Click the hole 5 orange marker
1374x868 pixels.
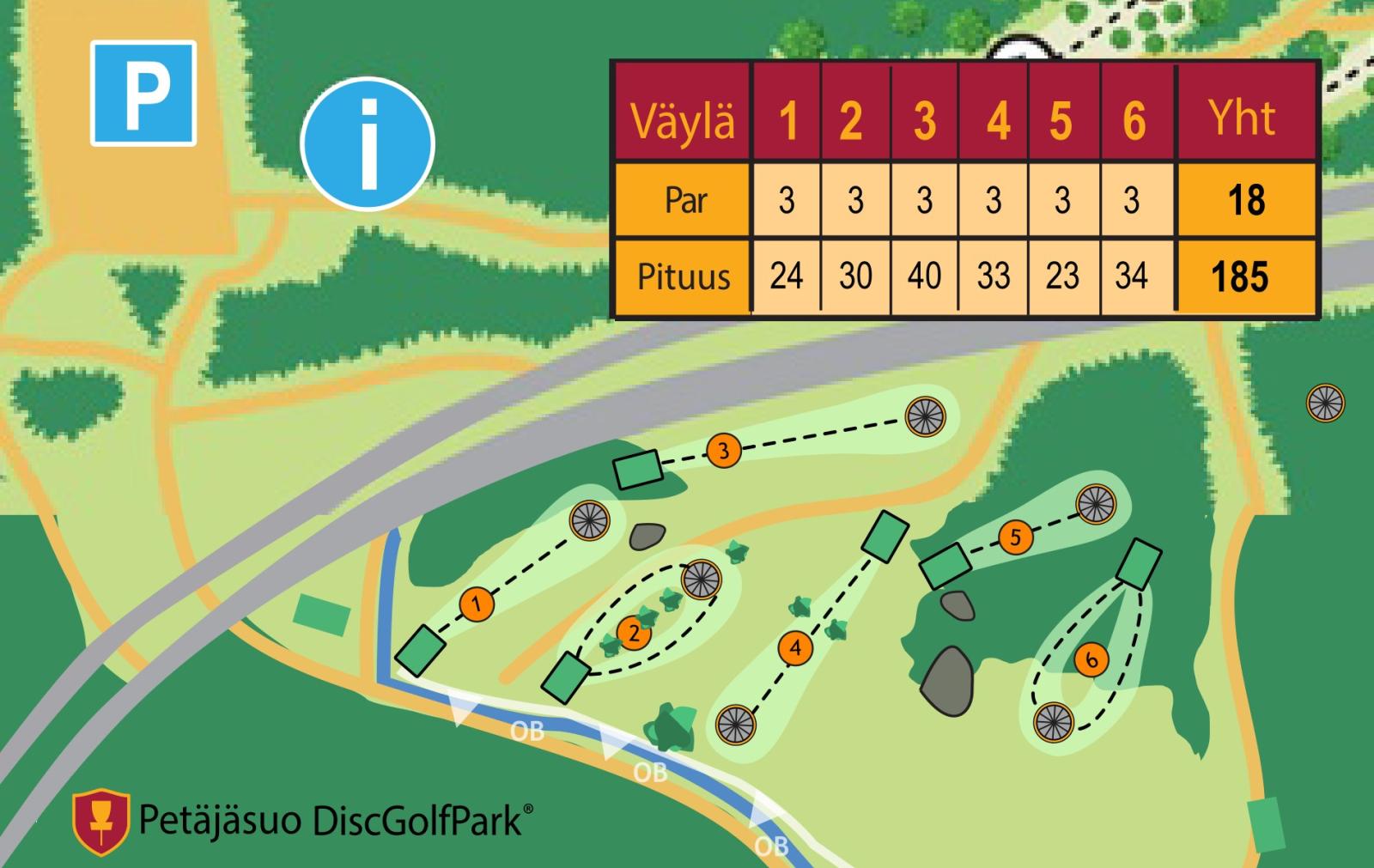[1015, 537]
